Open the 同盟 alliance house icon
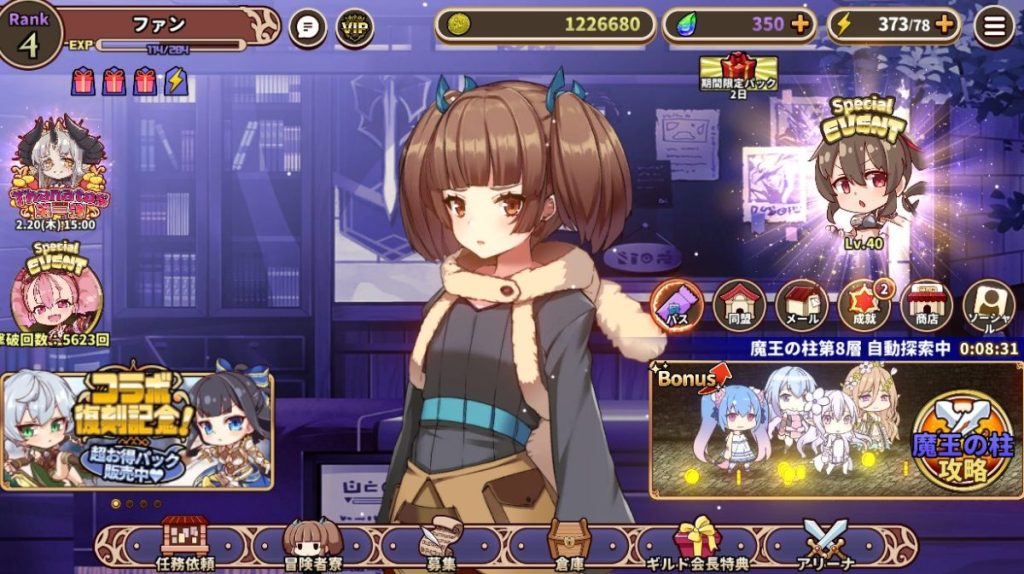Viewport: 1024px width, 574px height. click(x=739, y=303)
